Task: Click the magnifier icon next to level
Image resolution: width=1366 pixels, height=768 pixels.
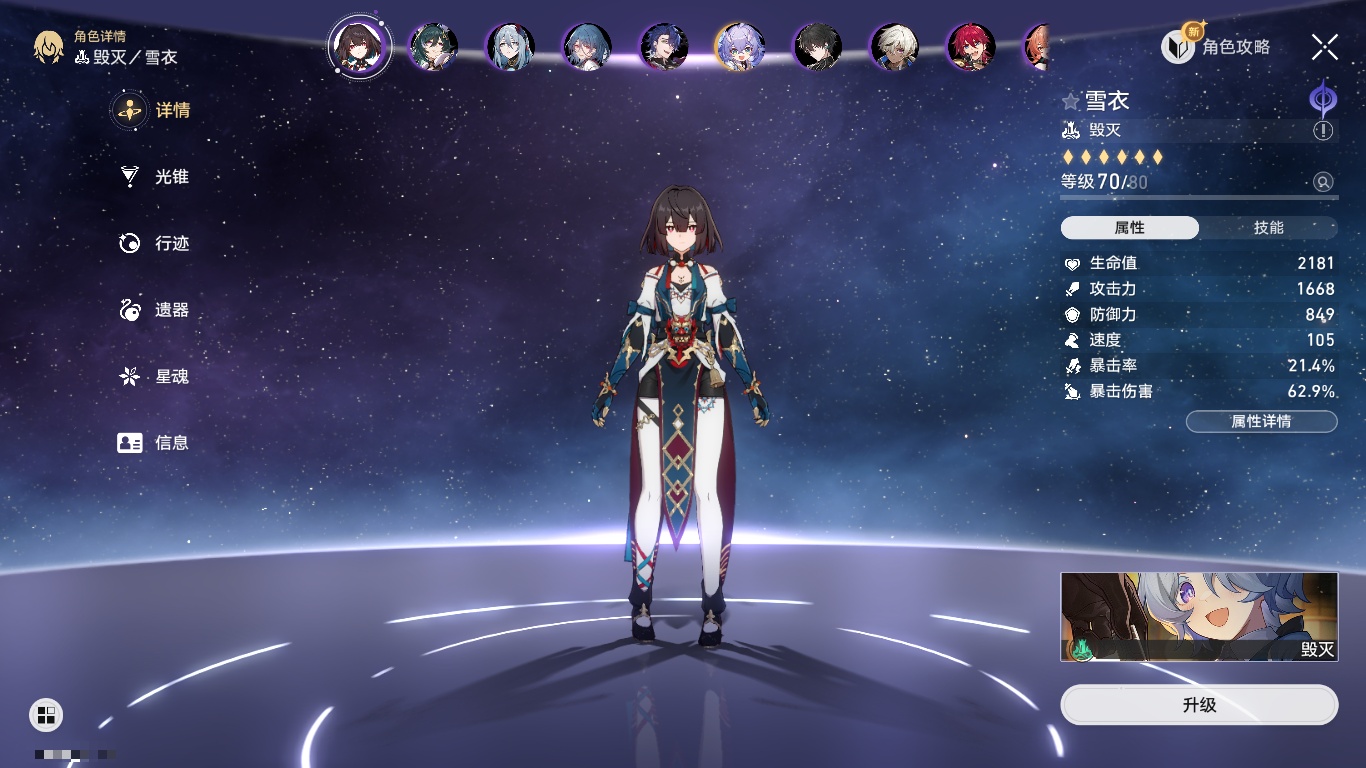Action: point(1323,182)
